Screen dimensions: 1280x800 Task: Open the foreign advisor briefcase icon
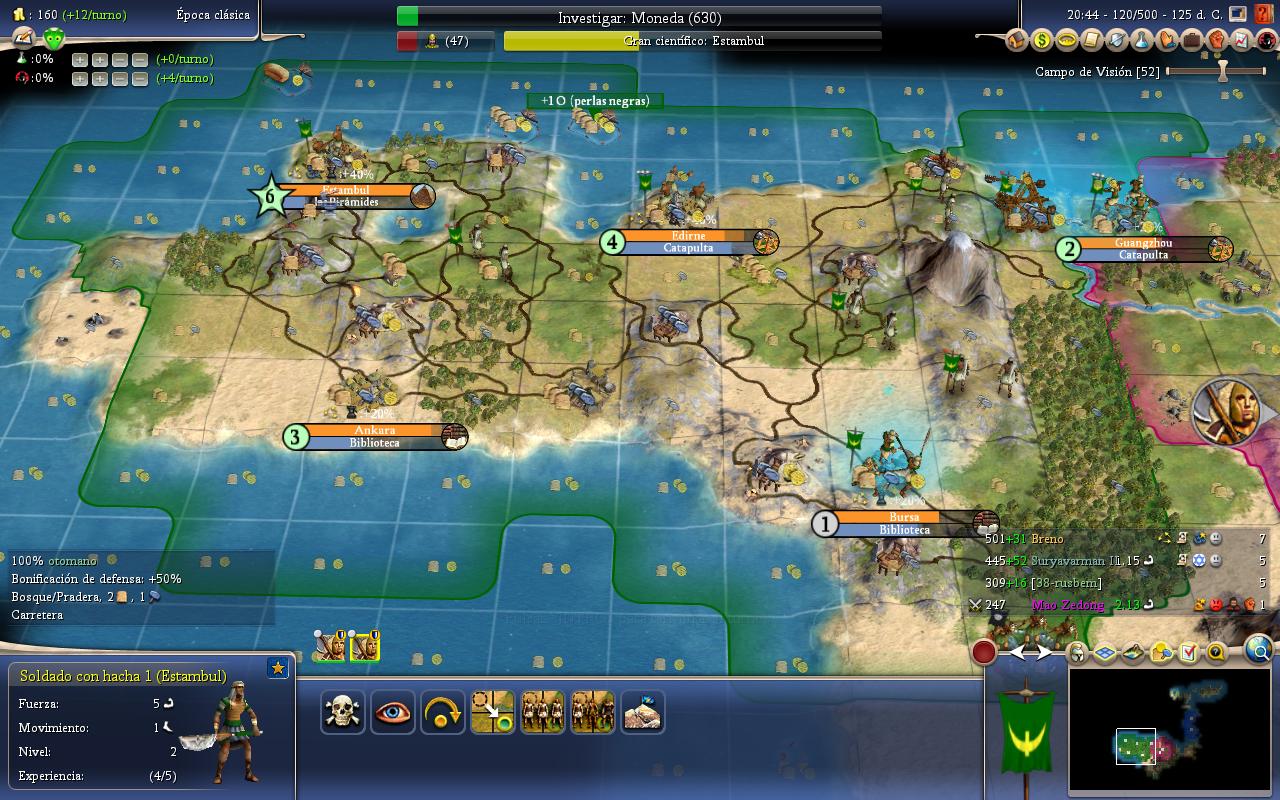click(1192, 41)
